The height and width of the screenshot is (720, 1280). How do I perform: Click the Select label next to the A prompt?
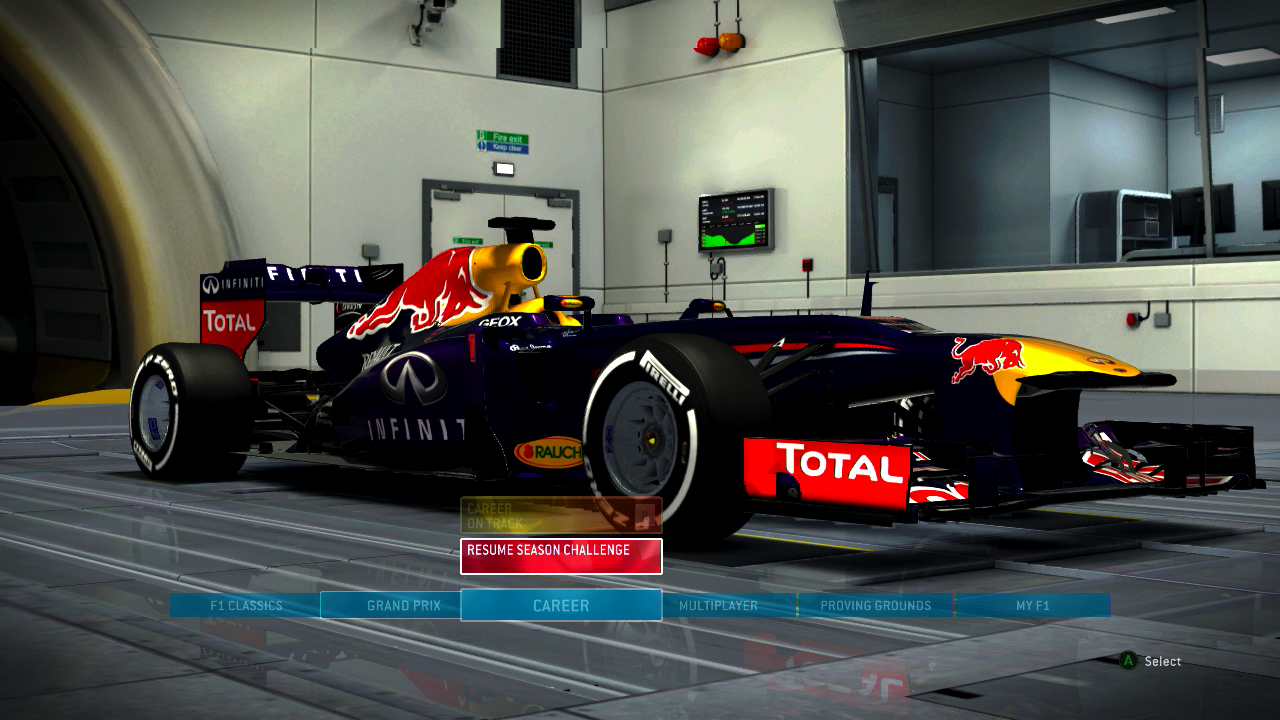[1162, 661]
